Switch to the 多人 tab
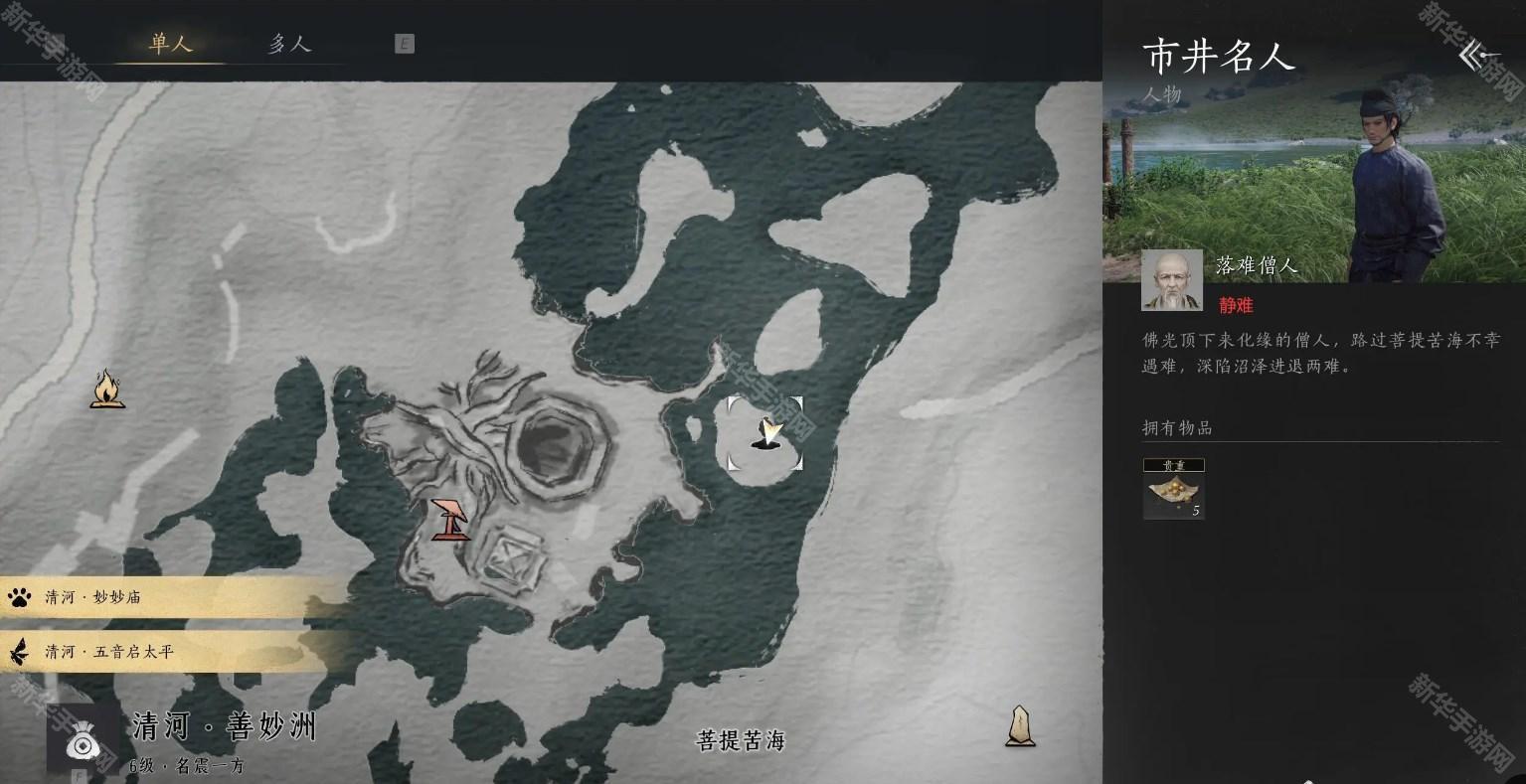The image size is (1526, 784). point(289,44)
